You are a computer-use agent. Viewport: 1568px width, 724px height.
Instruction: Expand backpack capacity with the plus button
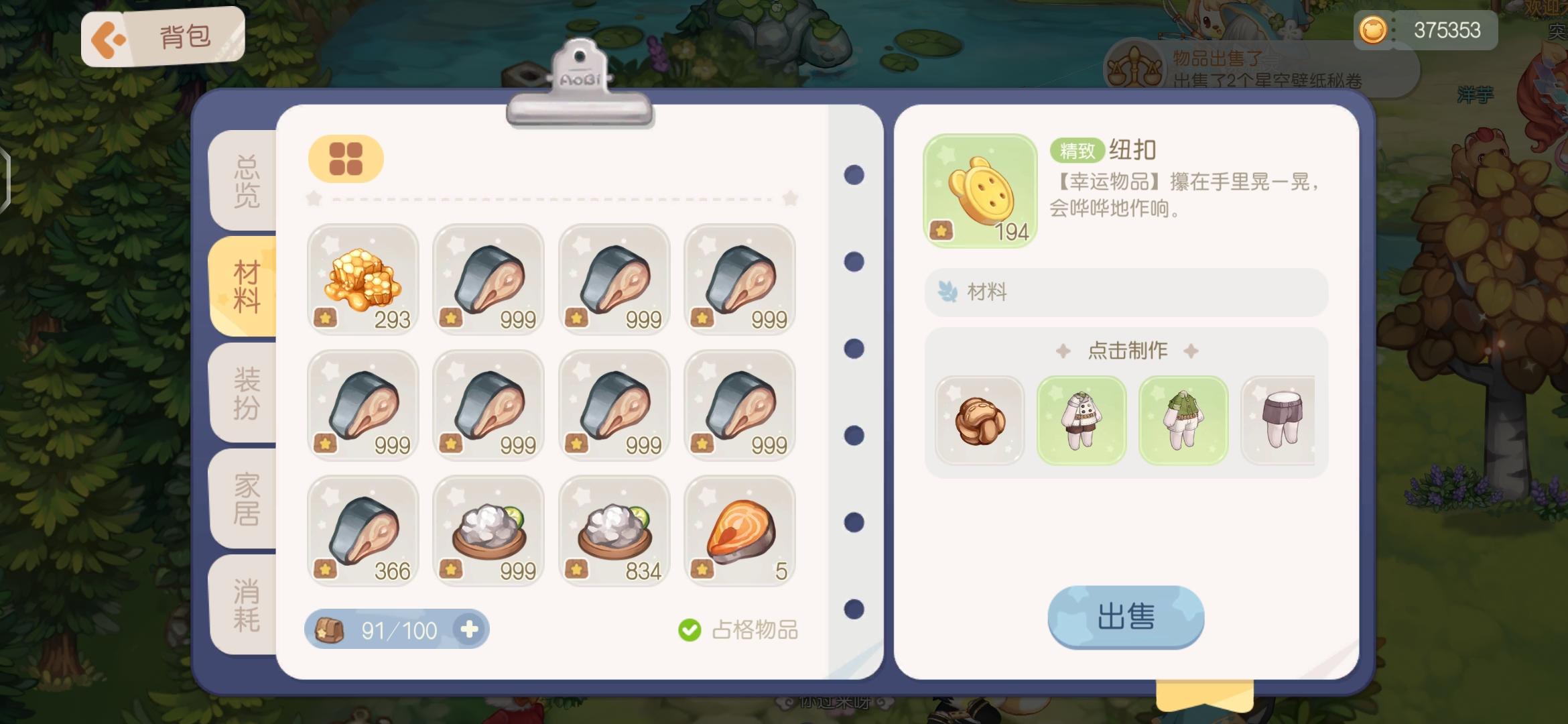coord(471,629)
